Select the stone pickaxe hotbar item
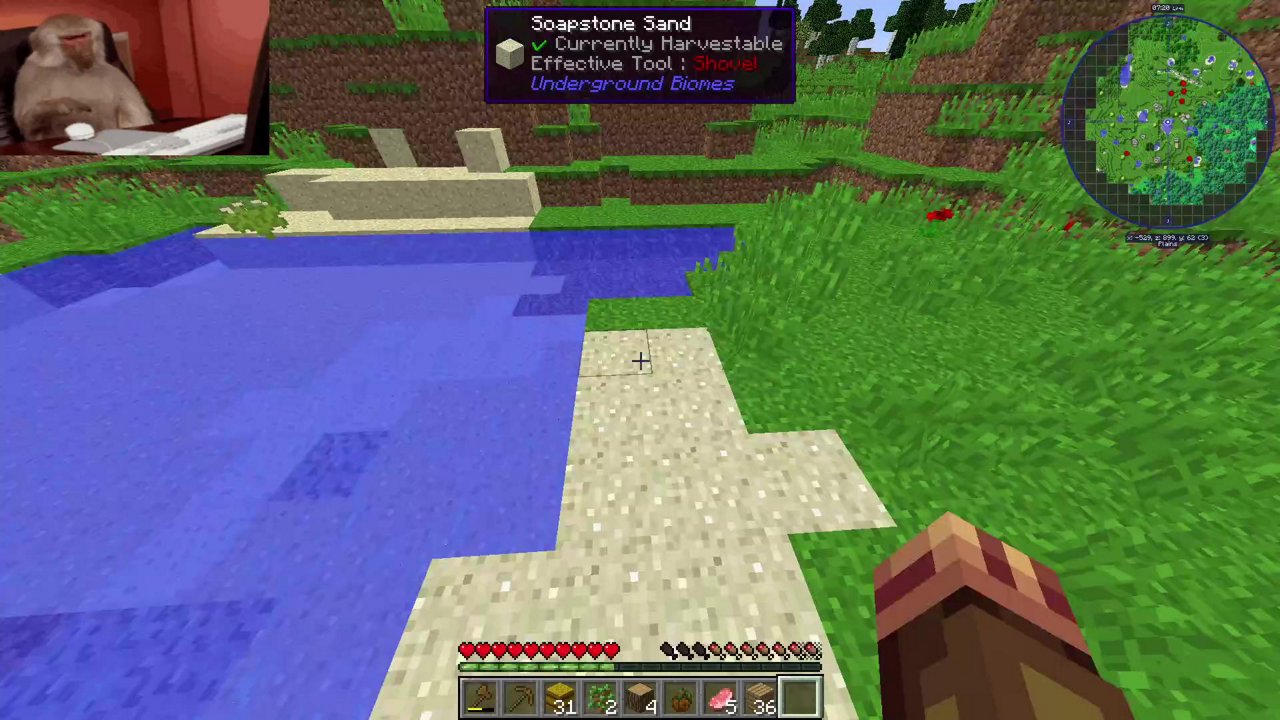This screenshot has width=1280, height=720. pos(520,696)
